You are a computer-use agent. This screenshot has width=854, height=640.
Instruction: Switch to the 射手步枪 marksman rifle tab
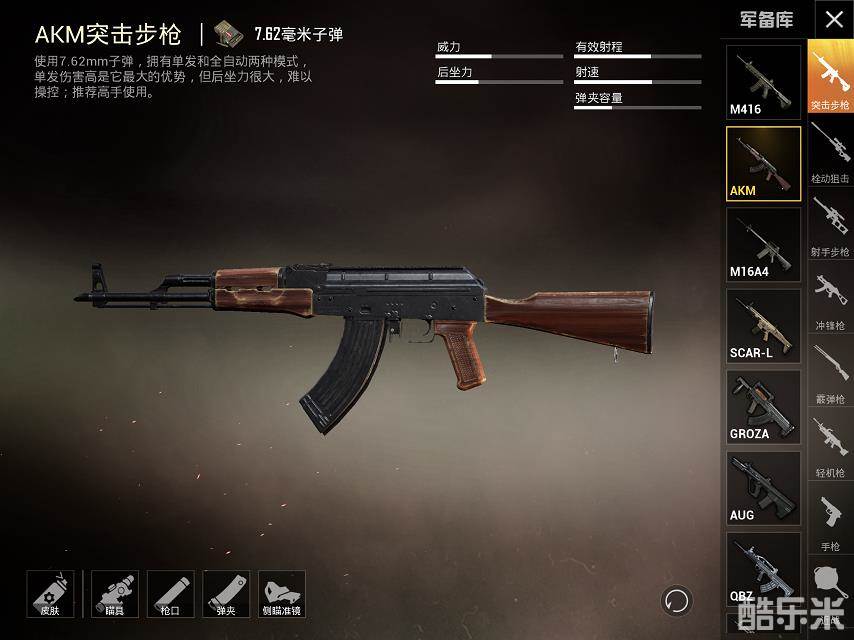[x=830, y=225]
